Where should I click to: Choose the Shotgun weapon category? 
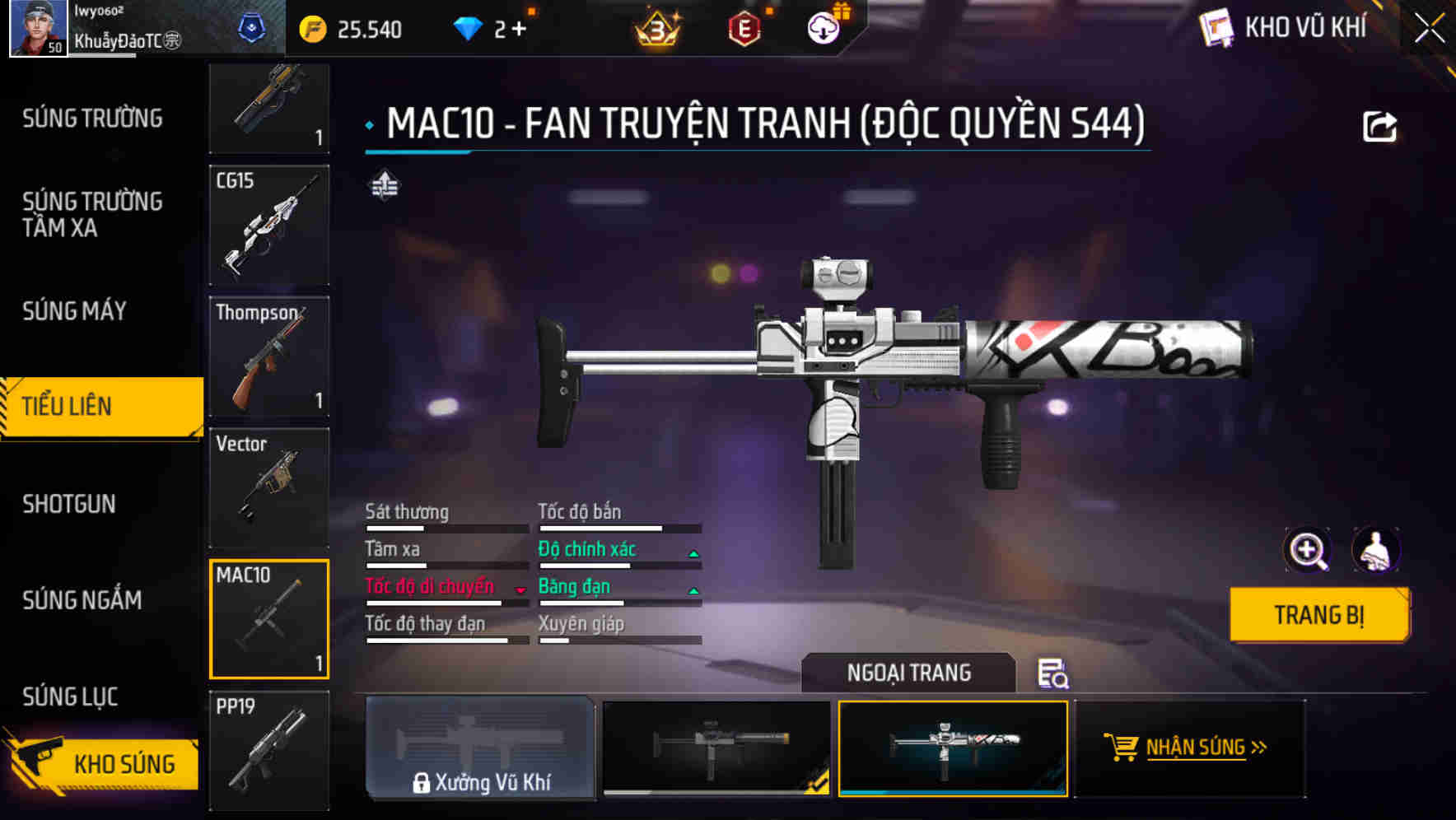[x=69, y=504]
